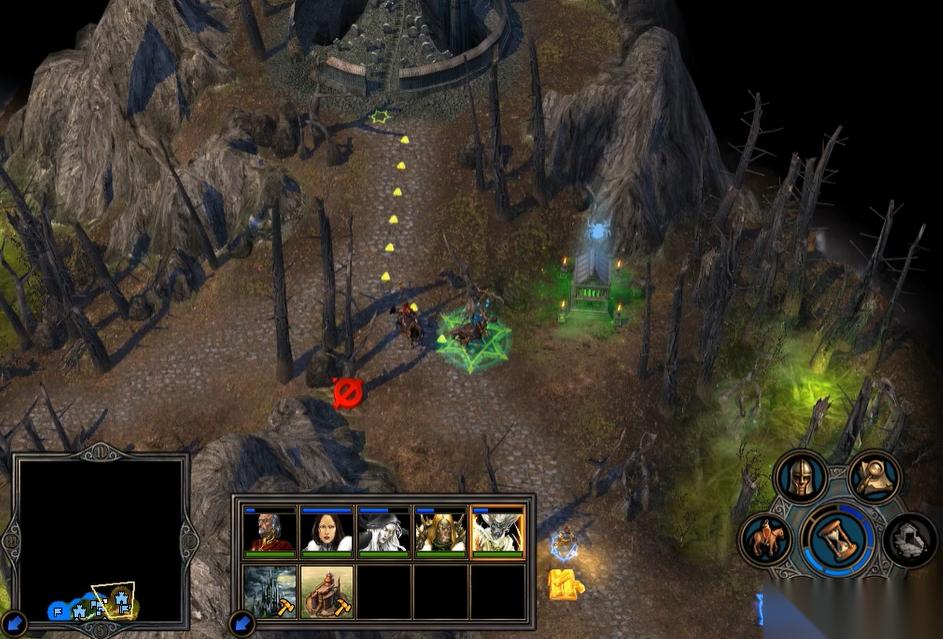Toggle the underground cave view button
The height and width of the screenshot is (639, 943).
click(x=909, y=539)
